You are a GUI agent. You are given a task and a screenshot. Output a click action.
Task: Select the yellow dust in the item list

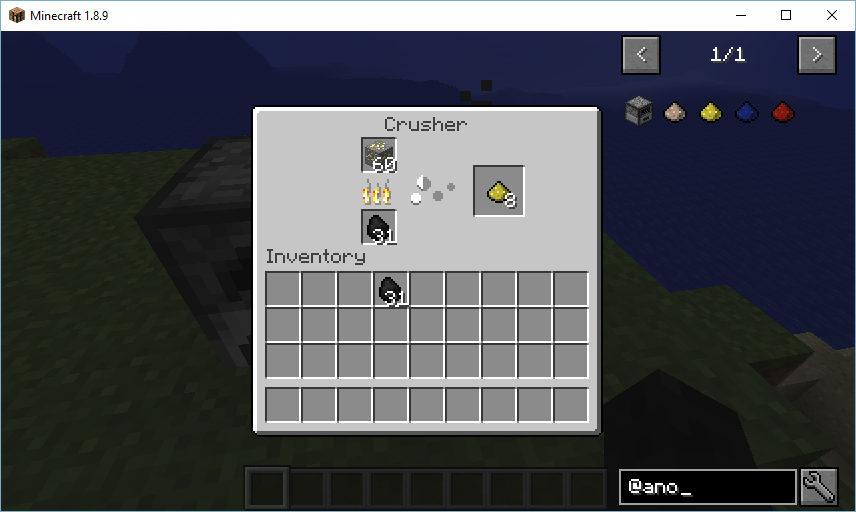click(x=710, y=110)
